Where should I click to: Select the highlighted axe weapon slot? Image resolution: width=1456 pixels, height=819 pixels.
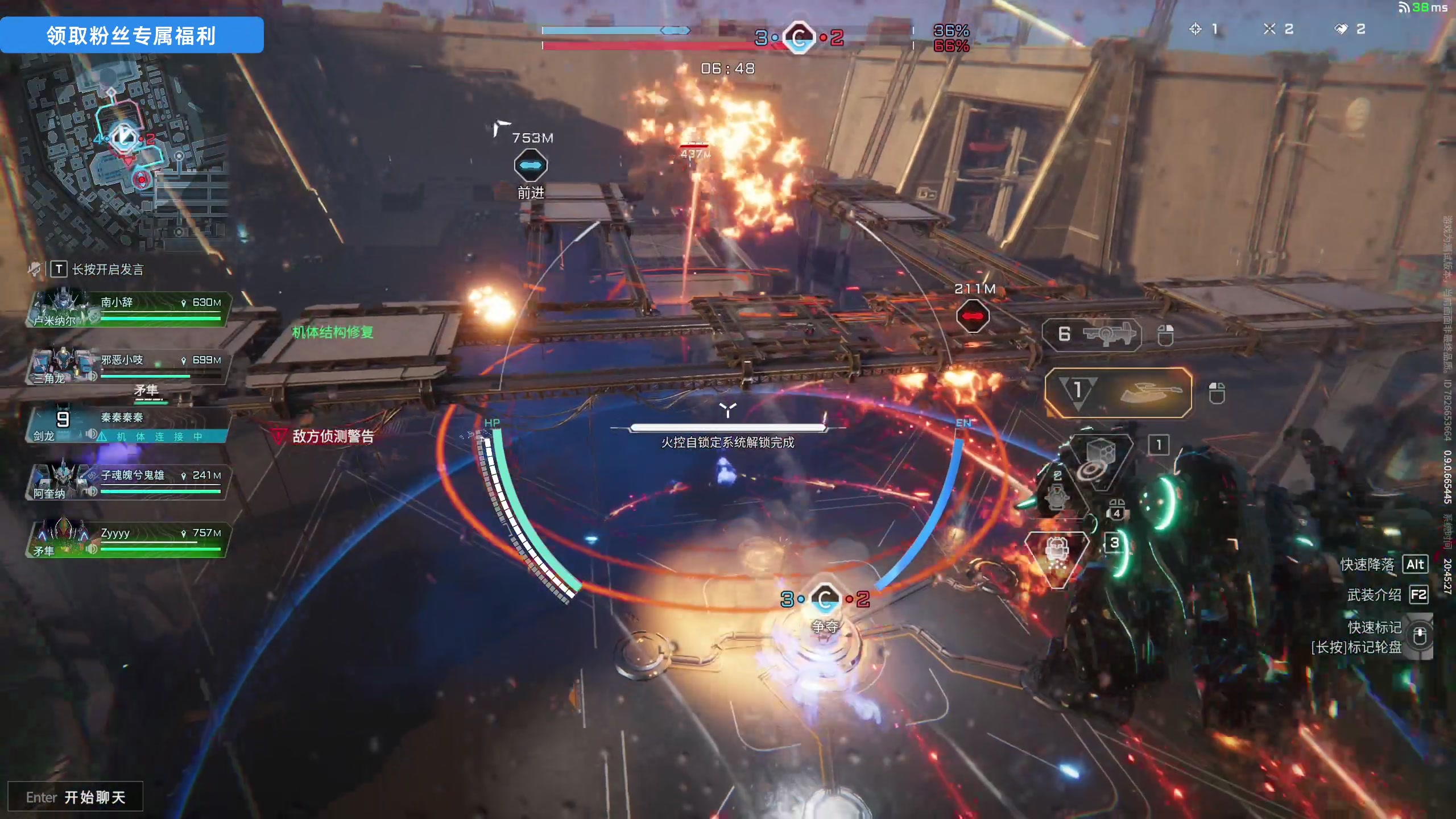coord(1118,392)
